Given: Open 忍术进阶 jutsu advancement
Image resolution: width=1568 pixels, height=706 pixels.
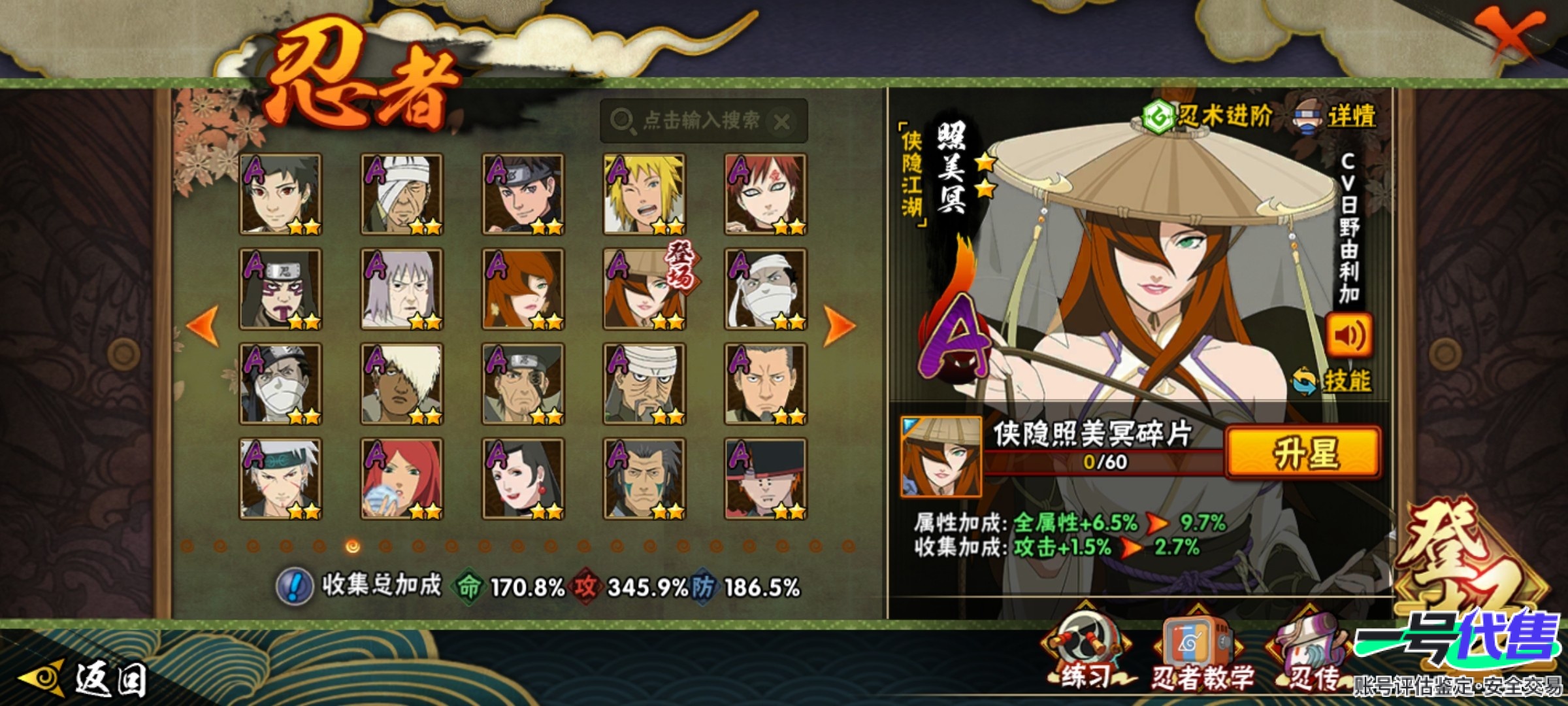Looking at the screenshot, I should tap(1207, 118).
